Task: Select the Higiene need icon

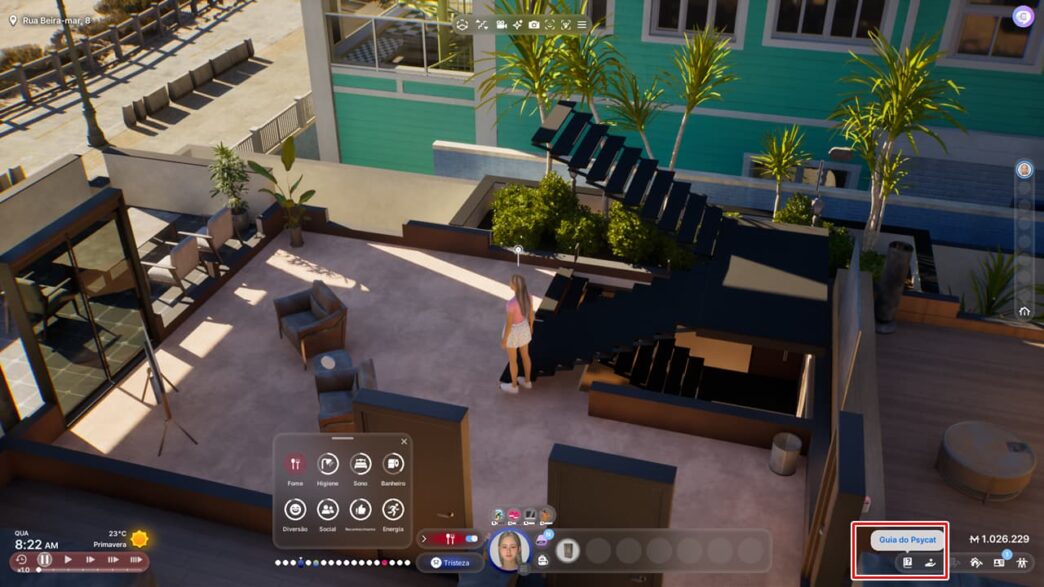Action: click(x=328, y=464)
